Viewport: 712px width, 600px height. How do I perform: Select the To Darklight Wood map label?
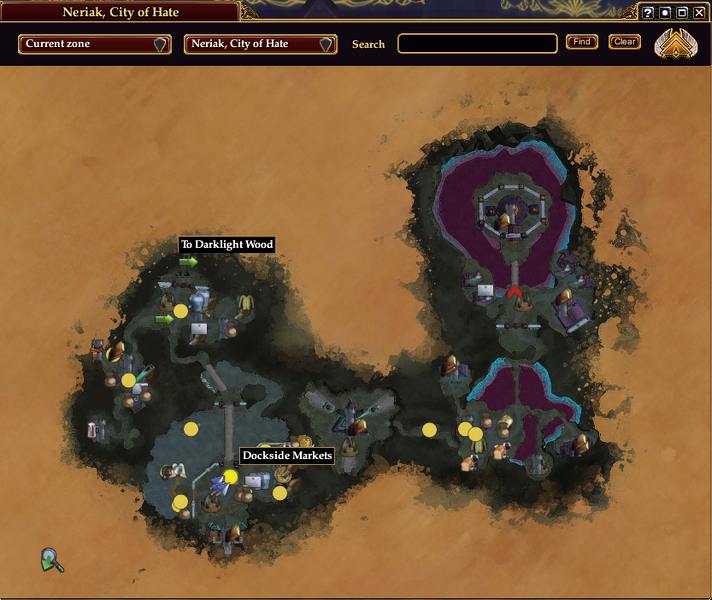[227, 244]
